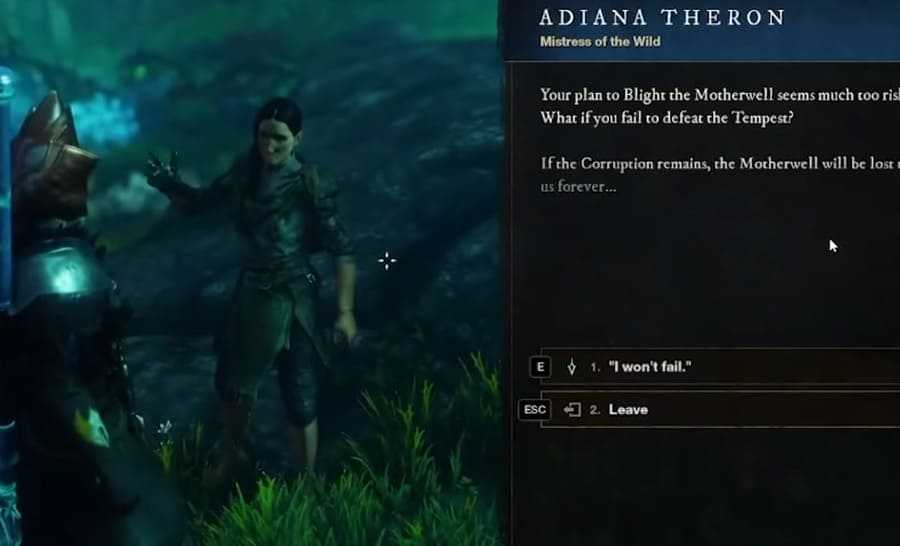Image resolution: width=900 pixels, height=546 pixels.
Task: Select the Leave dialogue option
Action: (x=628, y=409)
